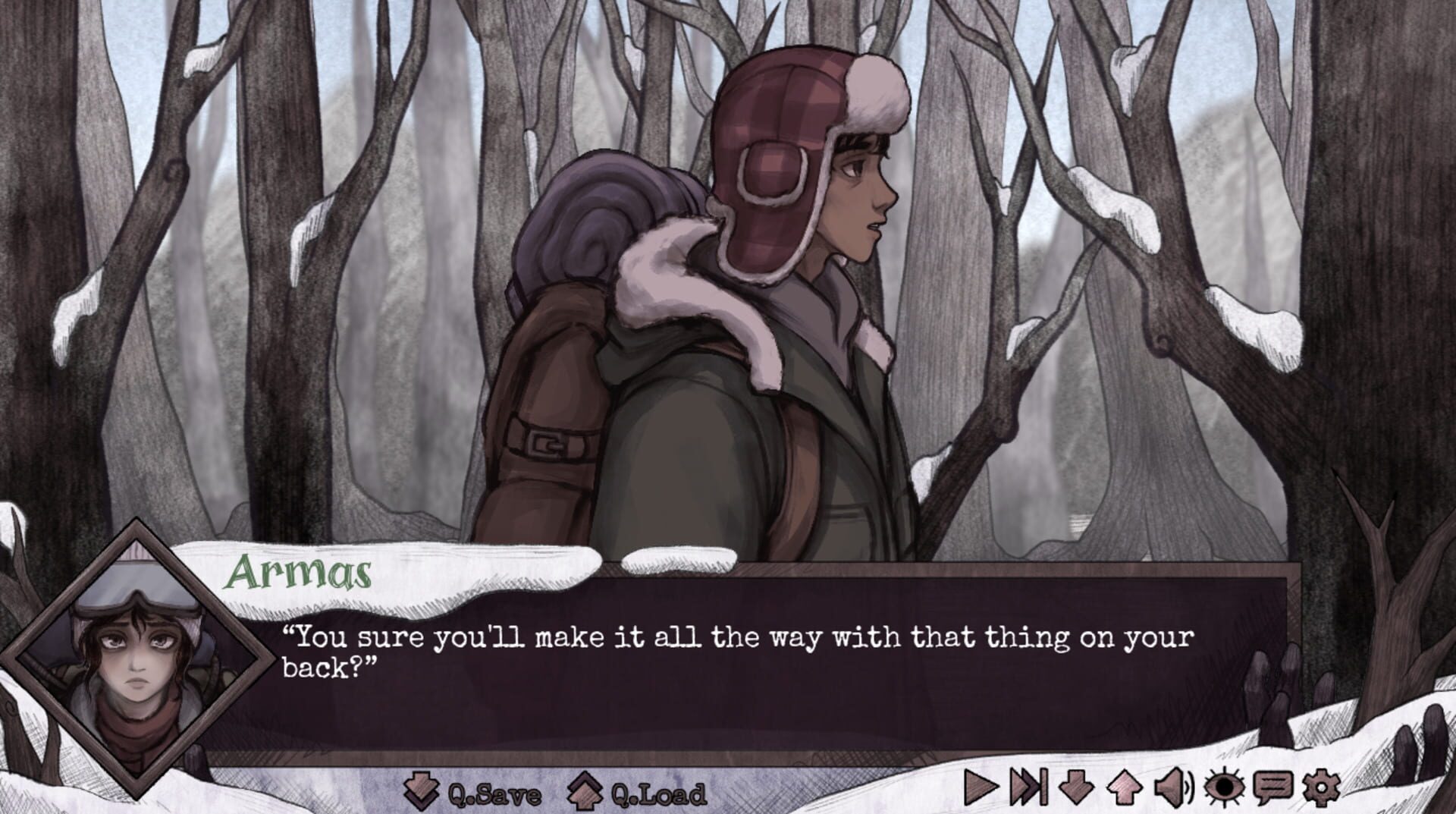The width and height of the screenshot is (1456, 814).
Task: Click the down-arrow quick save icon in the toolbar
Action: pos(1076,786)
